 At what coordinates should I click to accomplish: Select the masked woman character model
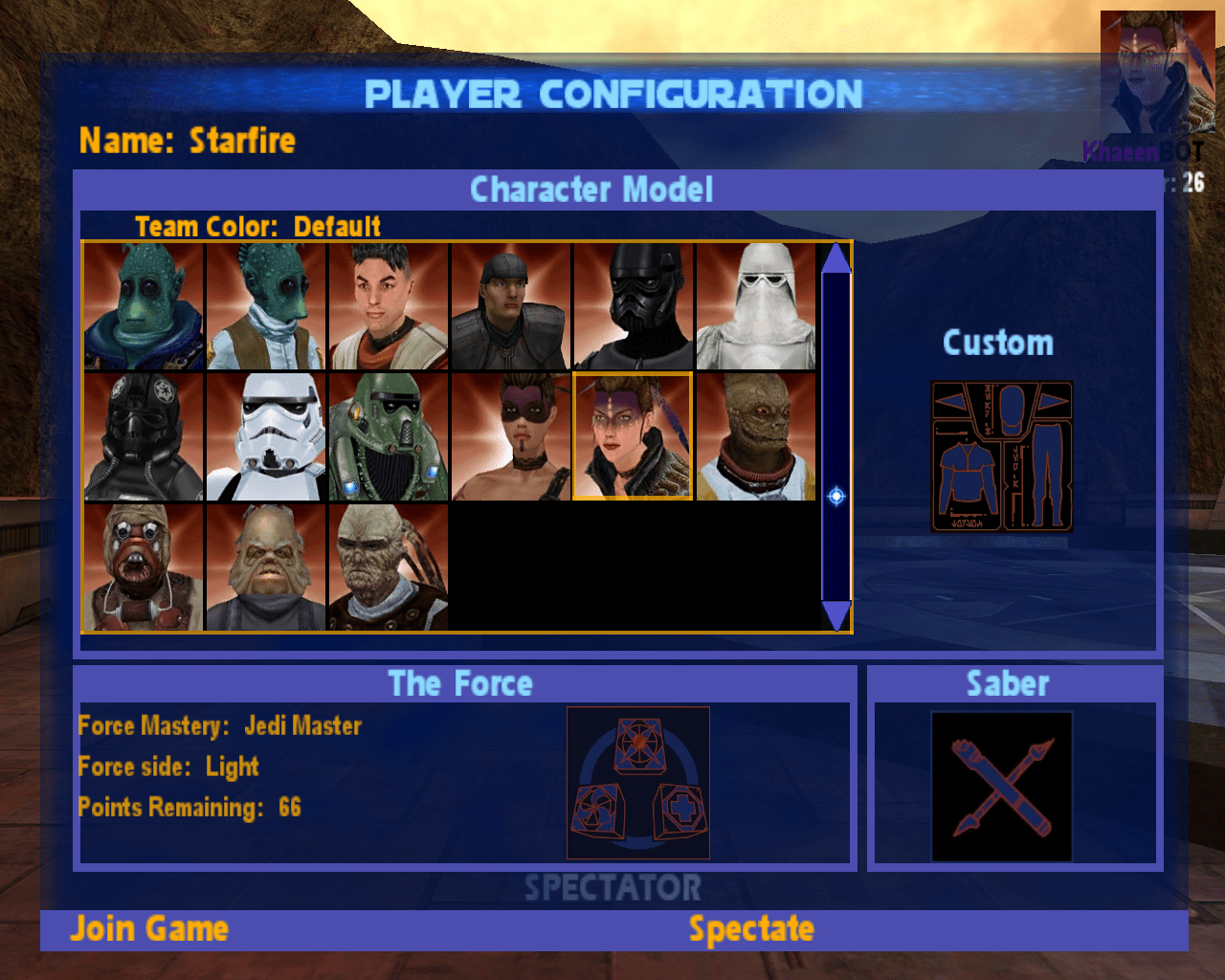pos(511,436)
